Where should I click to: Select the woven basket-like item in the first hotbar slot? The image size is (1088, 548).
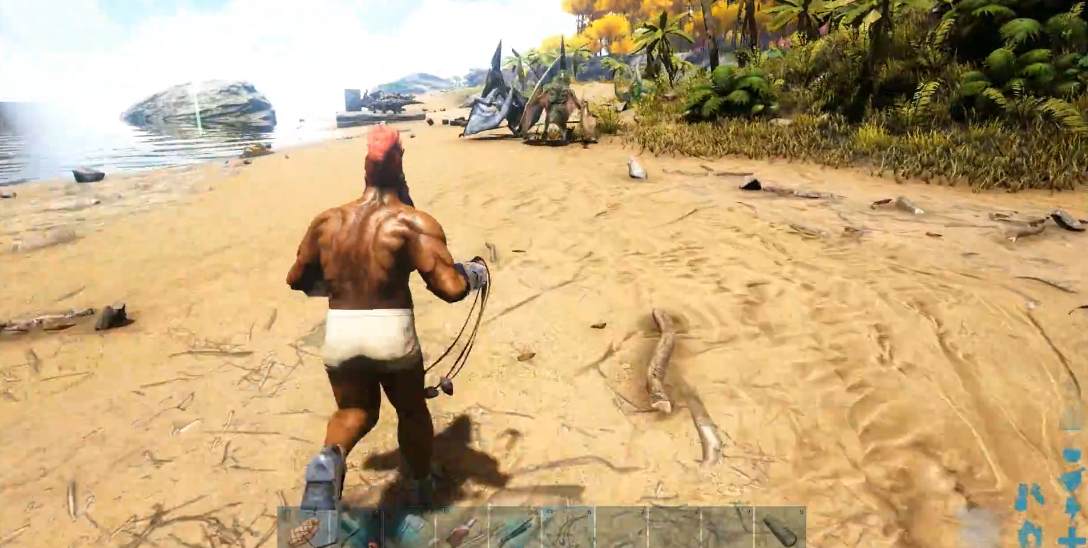coord(303,528)
